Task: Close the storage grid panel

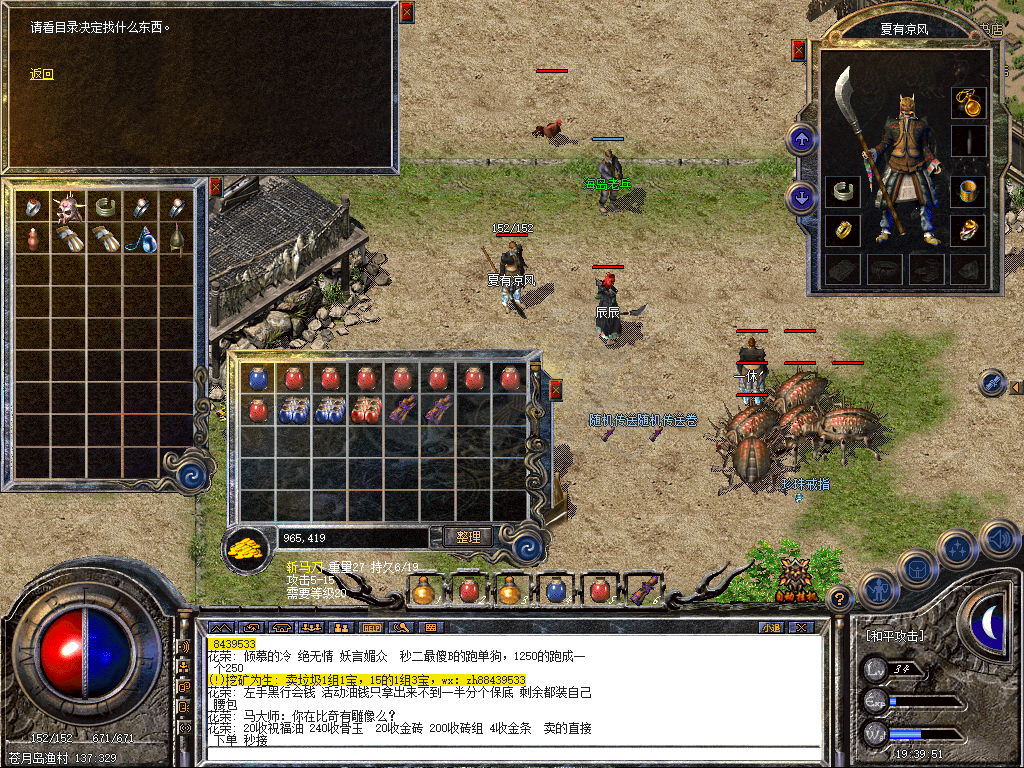Action: click(x=215, y=187)
